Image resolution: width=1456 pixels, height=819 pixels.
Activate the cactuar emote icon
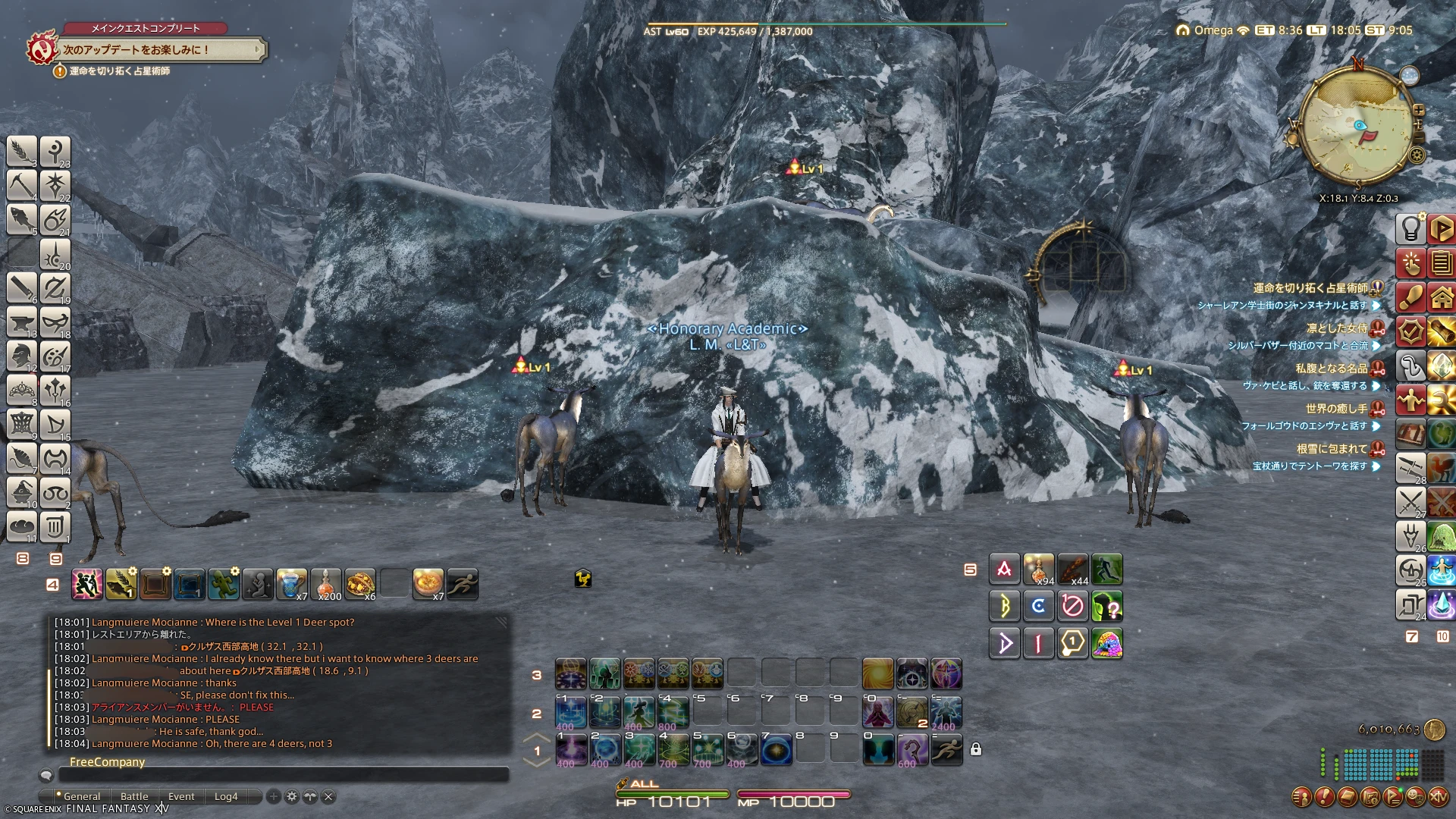224,584
